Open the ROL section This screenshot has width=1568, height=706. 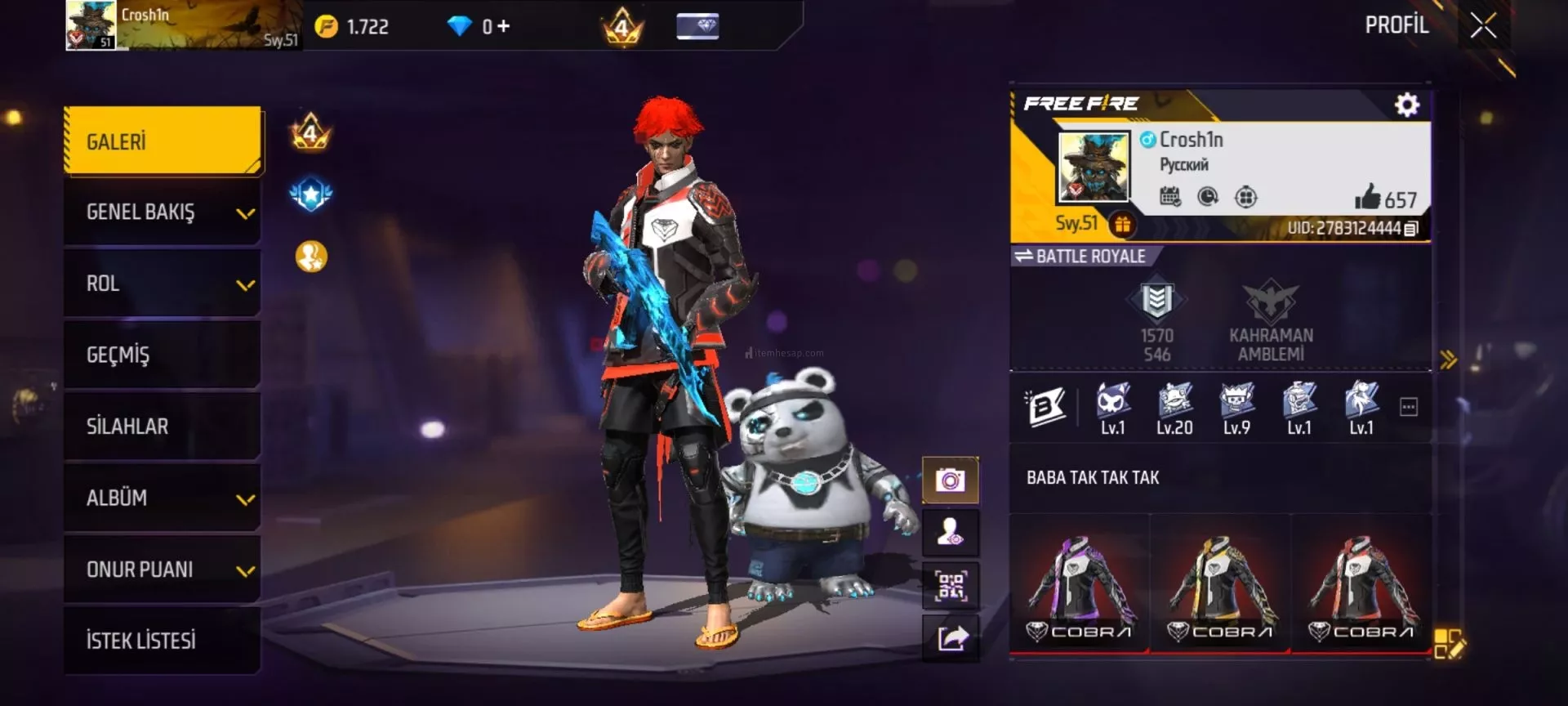[163, 284]
